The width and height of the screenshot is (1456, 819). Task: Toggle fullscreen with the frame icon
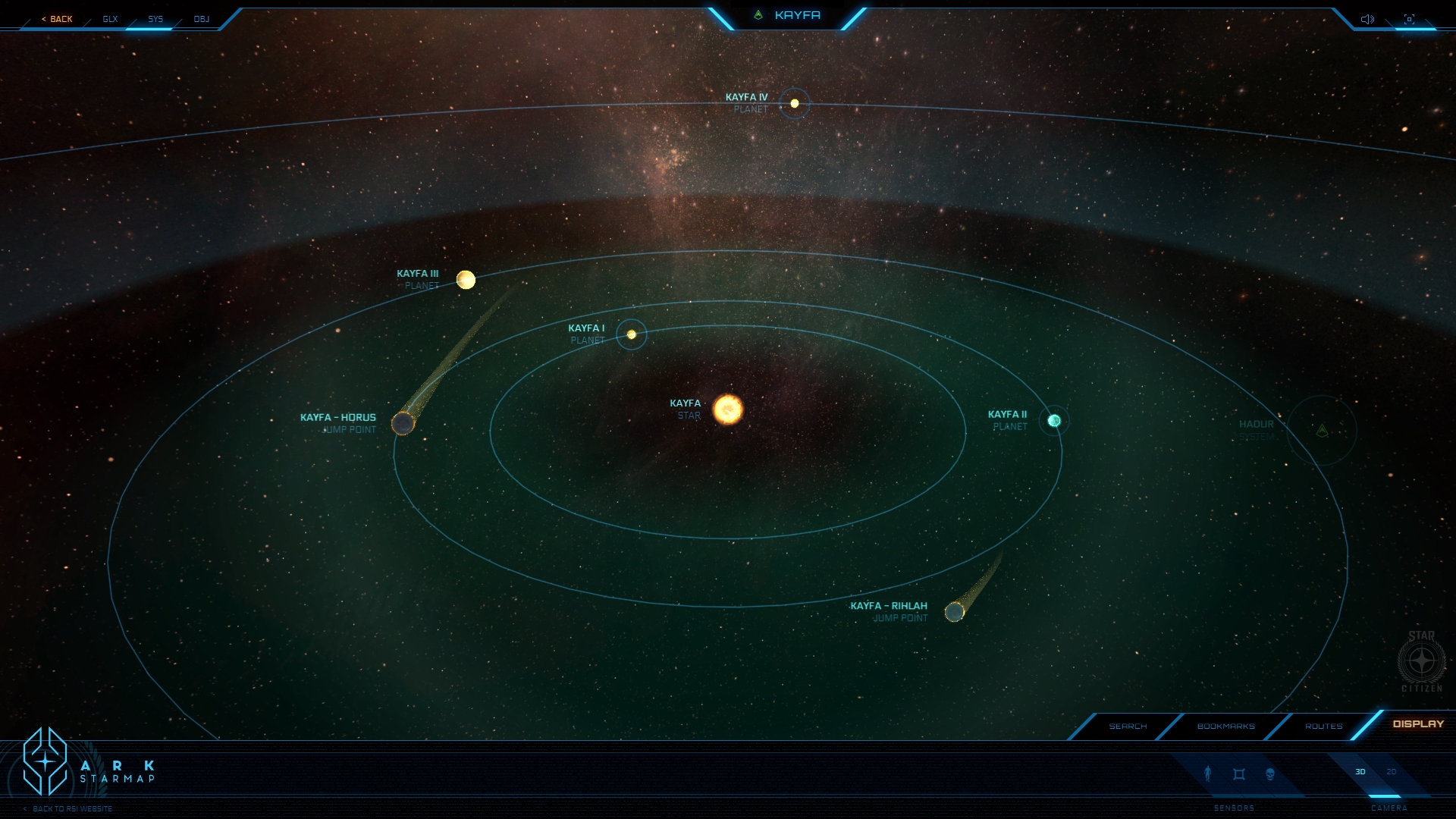1409,19
